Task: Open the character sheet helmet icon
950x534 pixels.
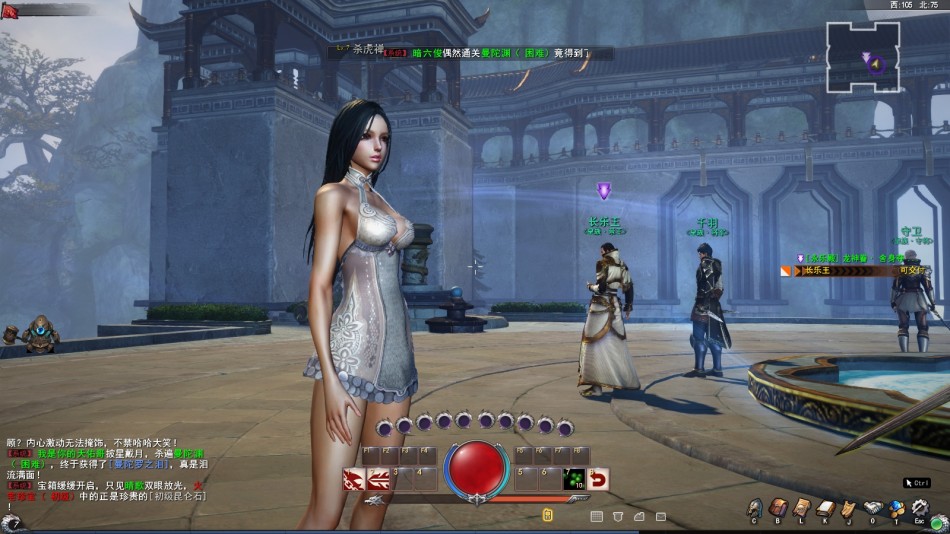Action: point(754,509)
